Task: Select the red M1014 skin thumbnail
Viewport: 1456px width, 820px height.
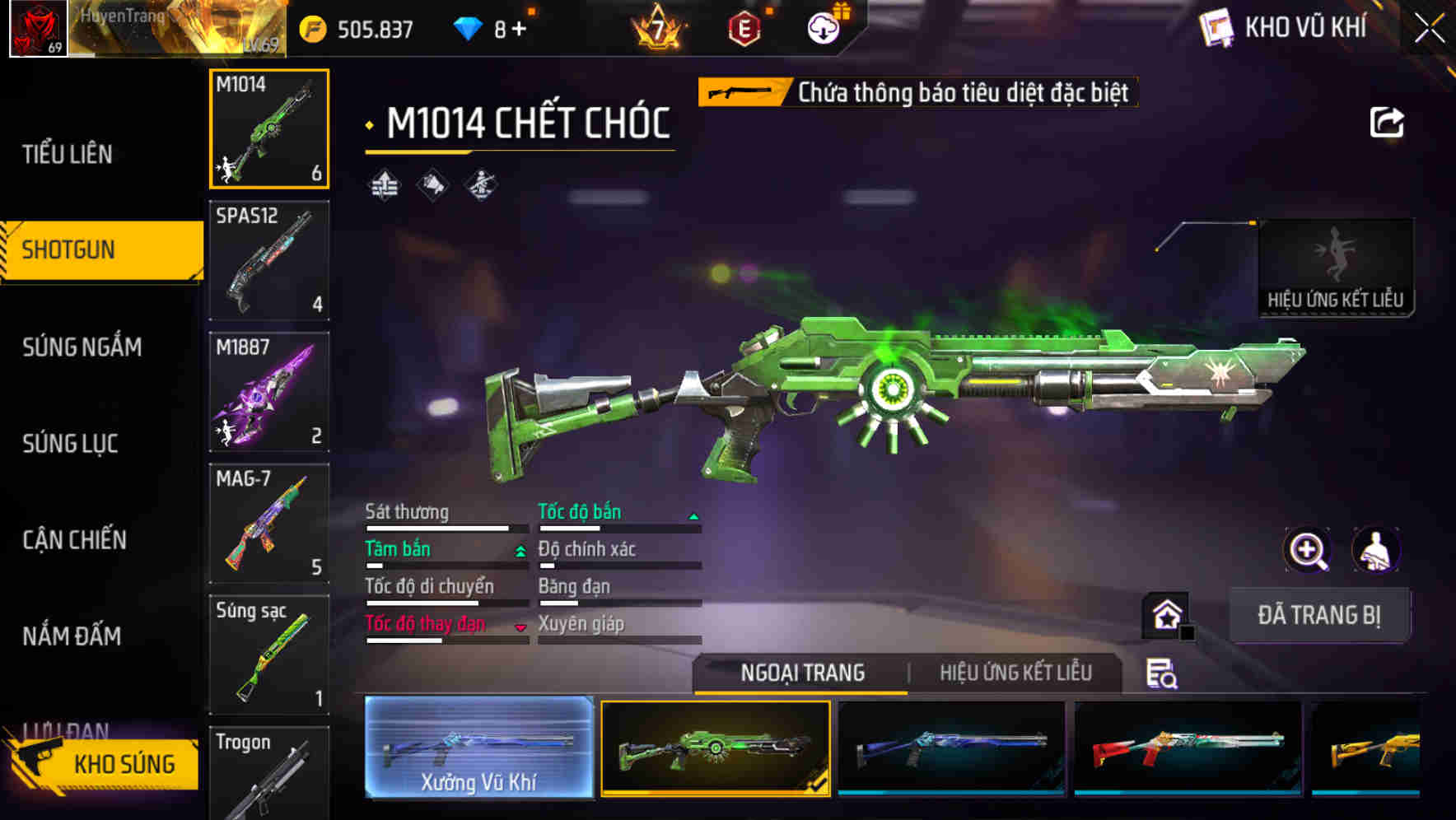Action: pos(1188,748)
